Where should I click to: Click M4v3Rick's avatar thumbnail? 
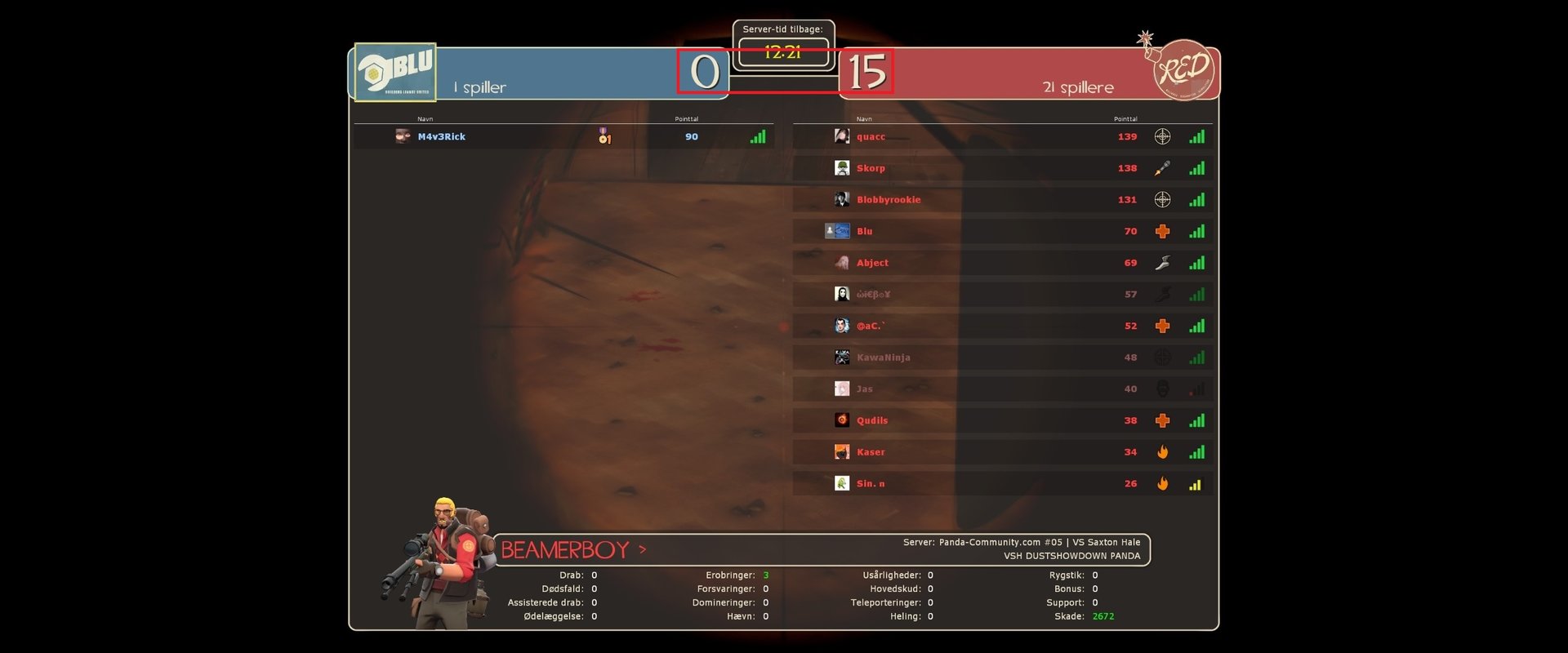(x=402, y=136)
